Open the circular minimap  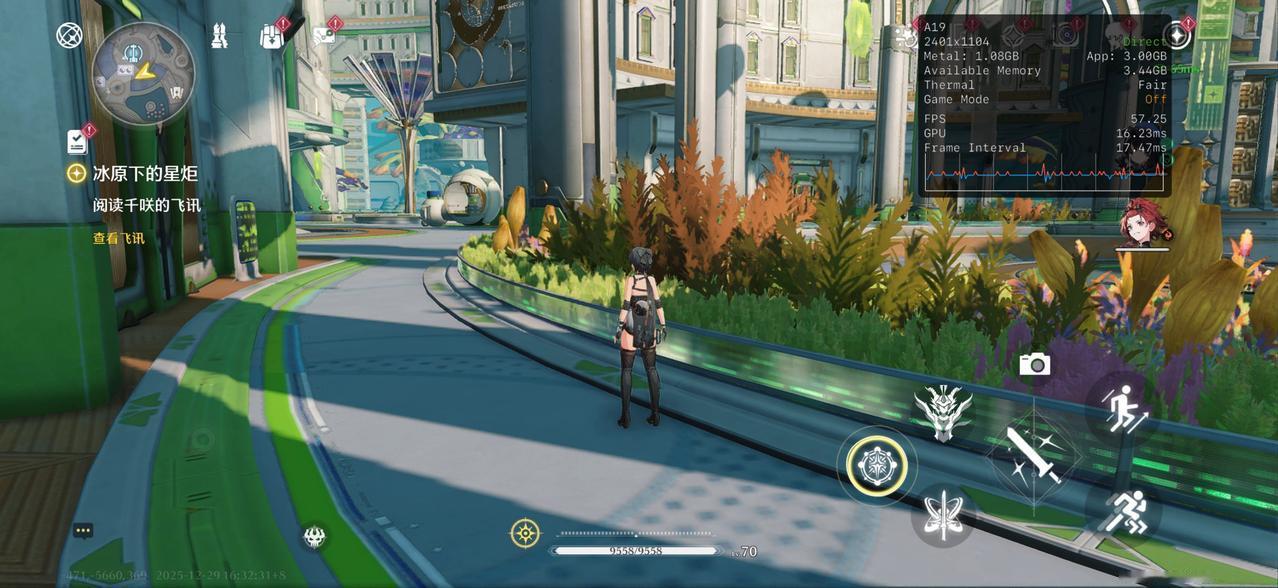(143, 73)
